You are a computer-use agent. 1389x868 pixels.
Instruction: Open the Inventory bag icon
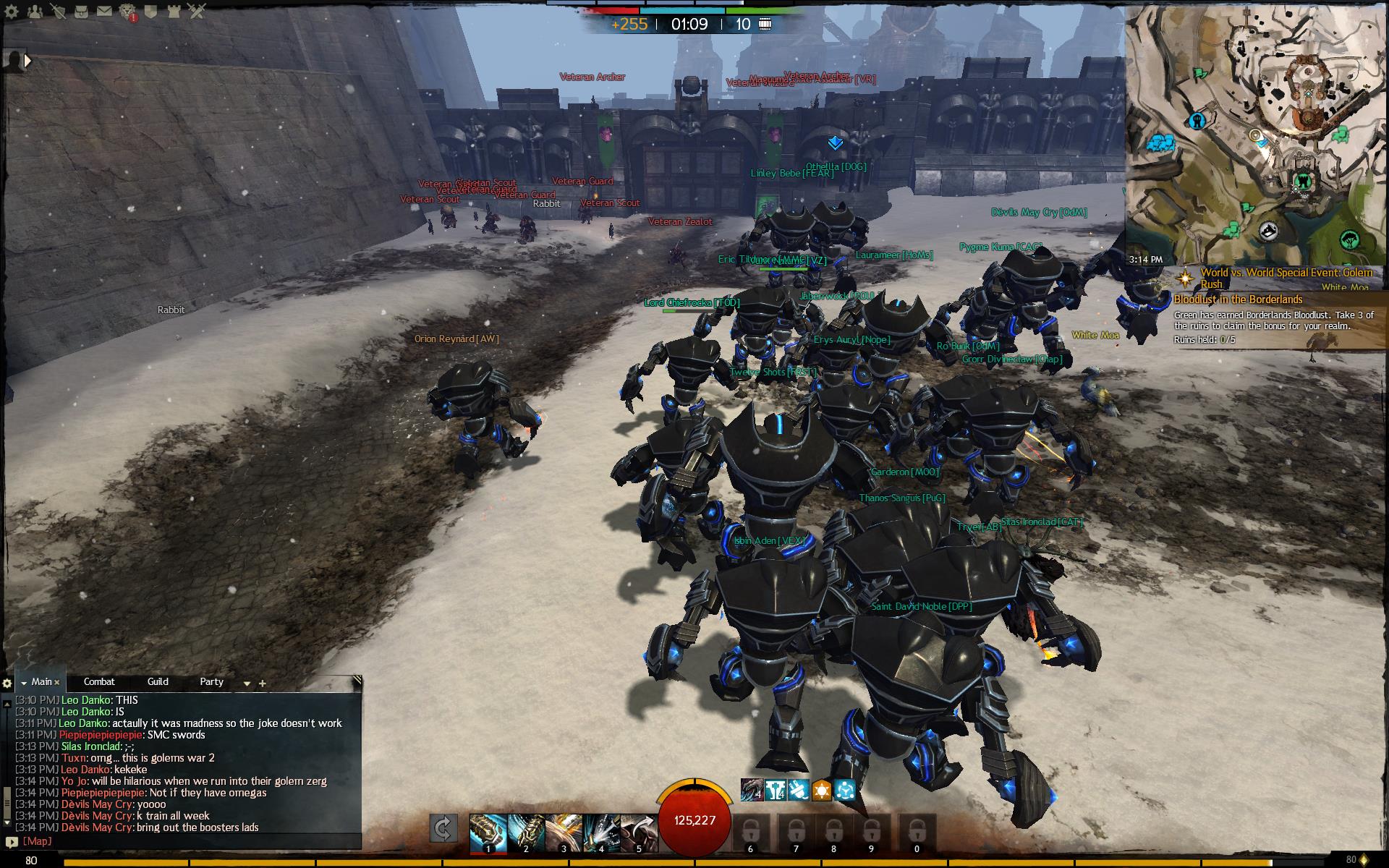pos(81,11)
